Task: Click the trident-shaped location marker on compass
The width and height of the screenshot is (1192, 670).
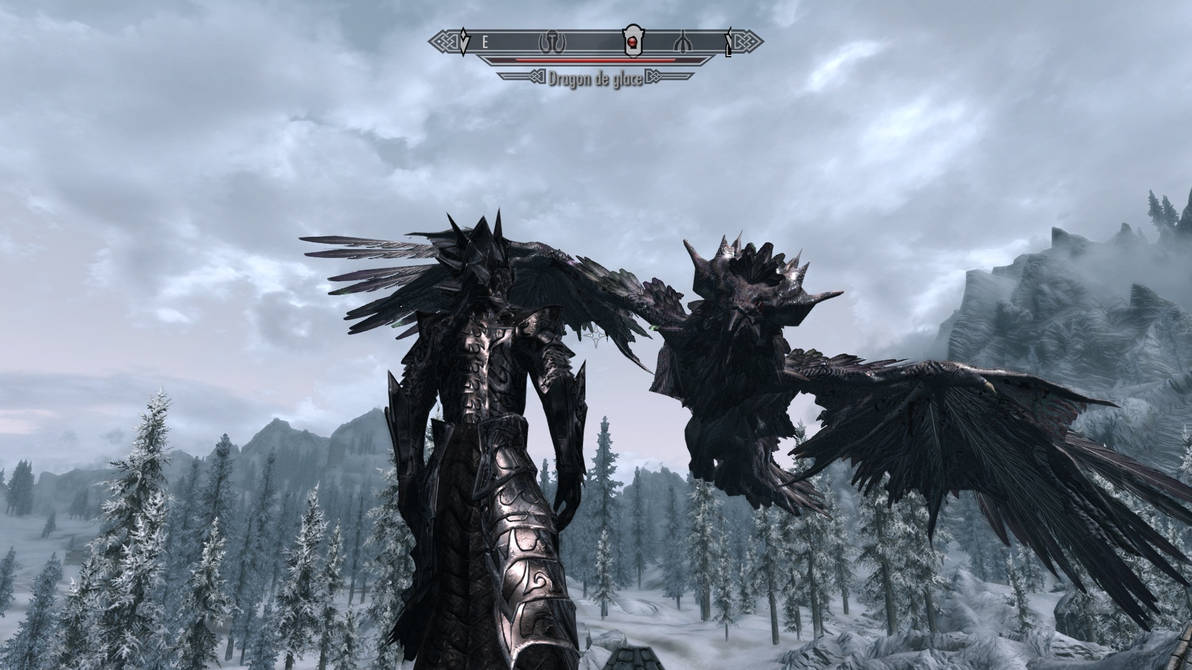Action: (x=682, y=42)
